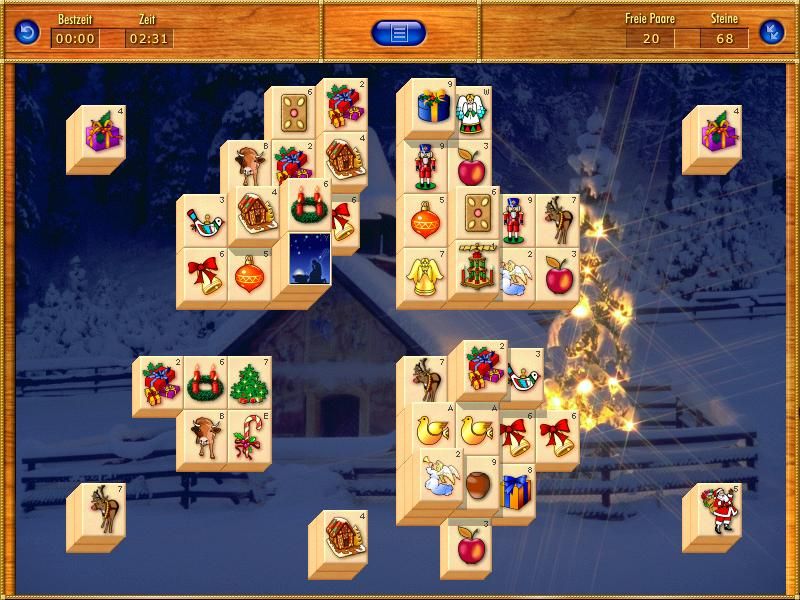Select the decorated Christmas tree tile
Viewport: 800px width, 600px height.
tap(249, 382)
